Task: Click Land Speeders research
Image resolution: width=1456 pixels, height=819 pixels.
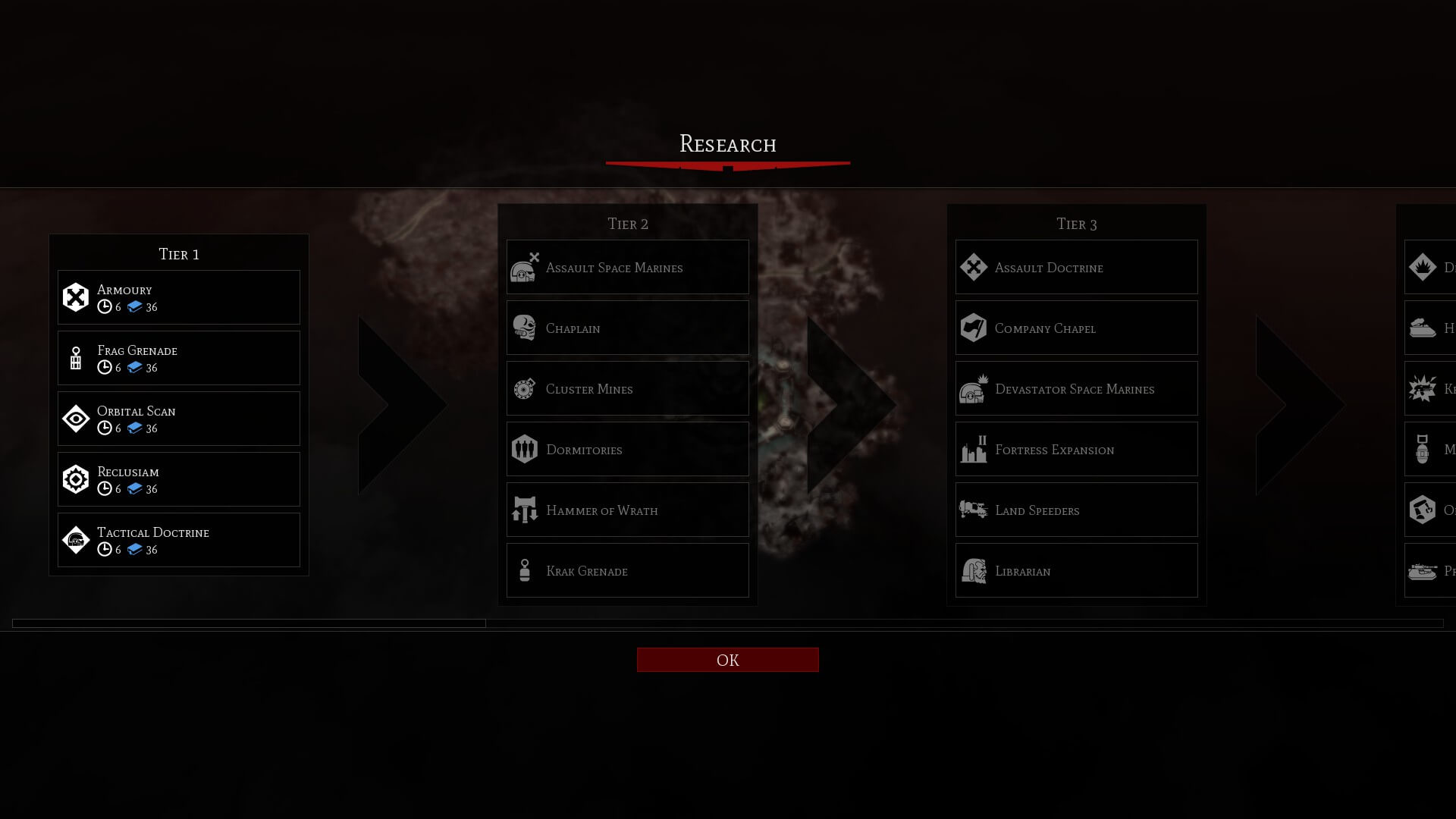Action: tap(1076, 510)
